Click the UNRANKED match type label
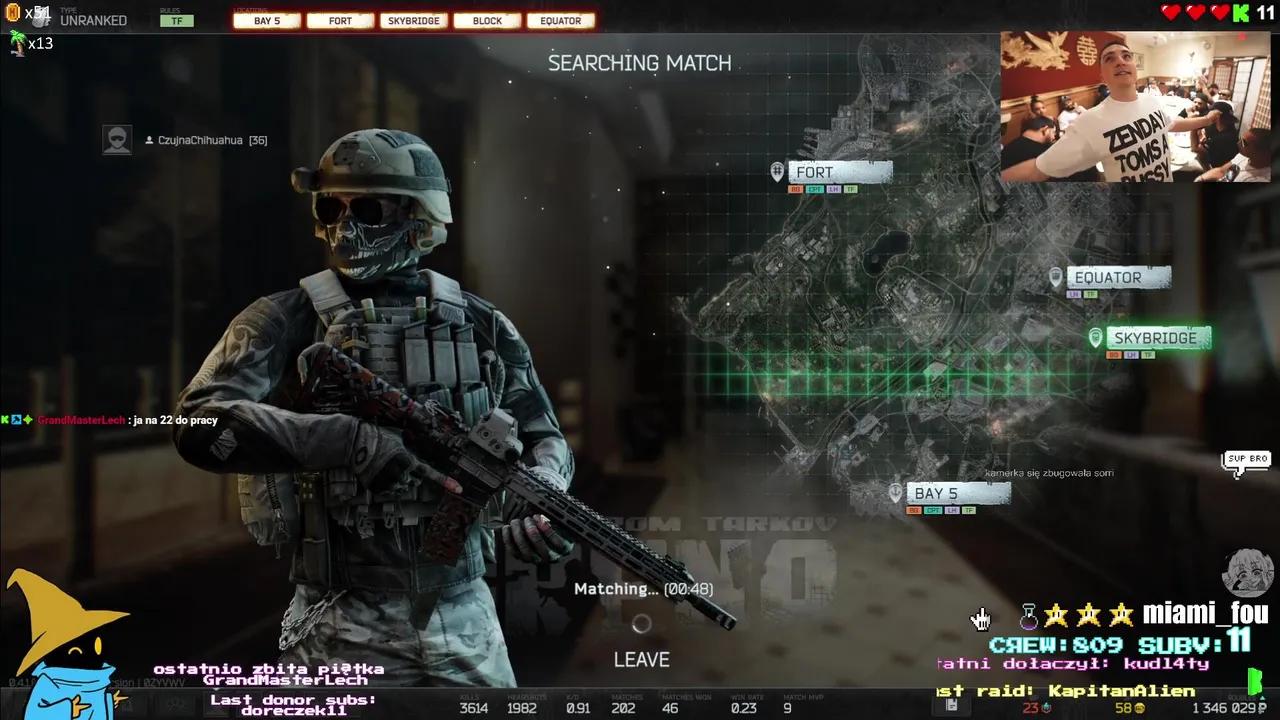1280x720 pixels. (x=93, y=20)
